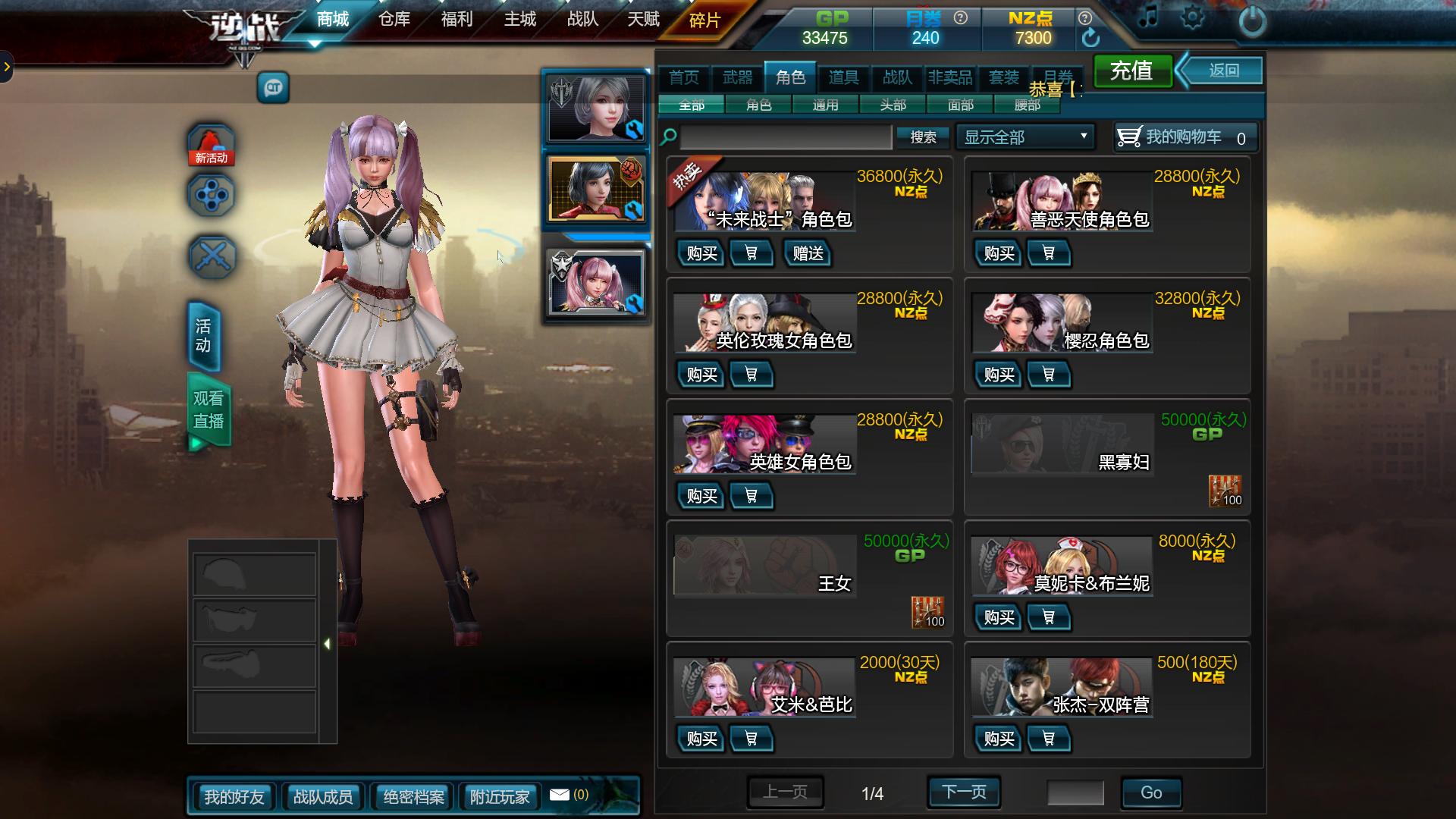Click the shop search input field
This screenshot has height=819, width=1456.
pos(786,137)
